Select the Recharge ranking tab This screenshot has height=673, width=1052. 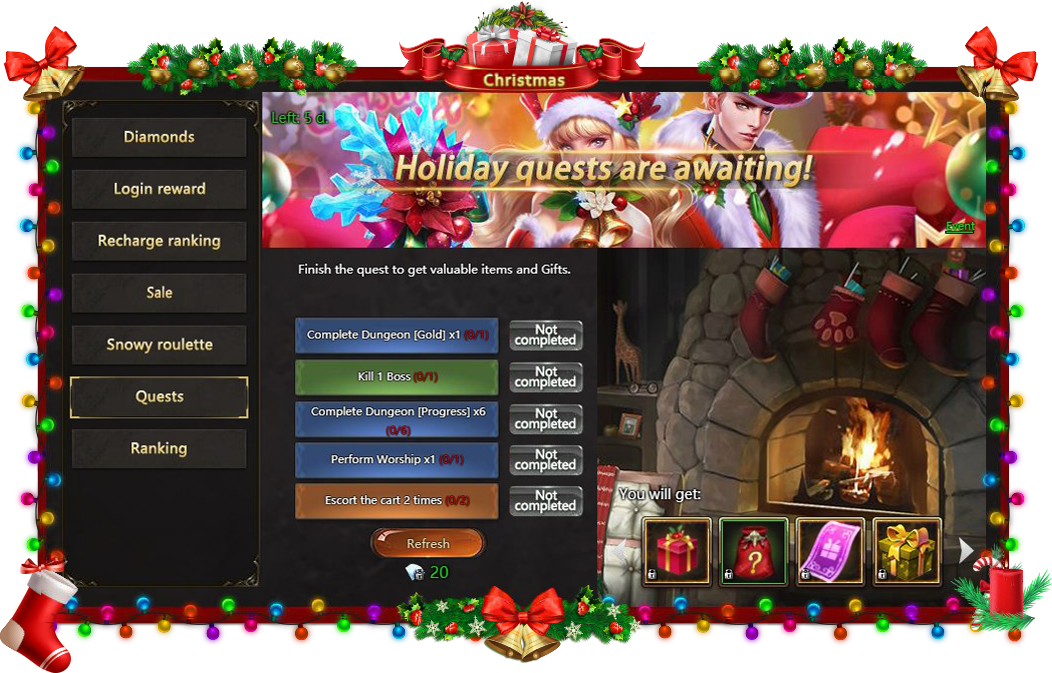tap(159, 241)
